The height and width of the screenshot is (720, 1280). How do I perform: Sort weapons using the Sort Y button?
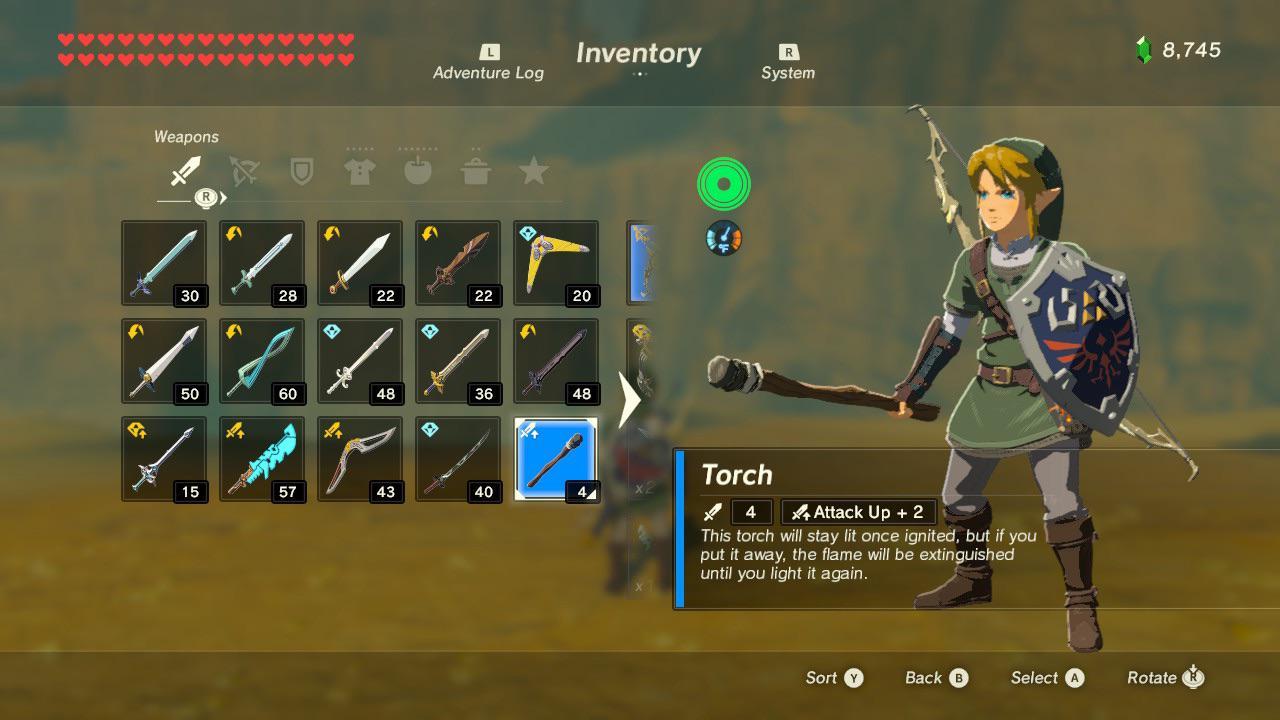click(x=834, y=677)
